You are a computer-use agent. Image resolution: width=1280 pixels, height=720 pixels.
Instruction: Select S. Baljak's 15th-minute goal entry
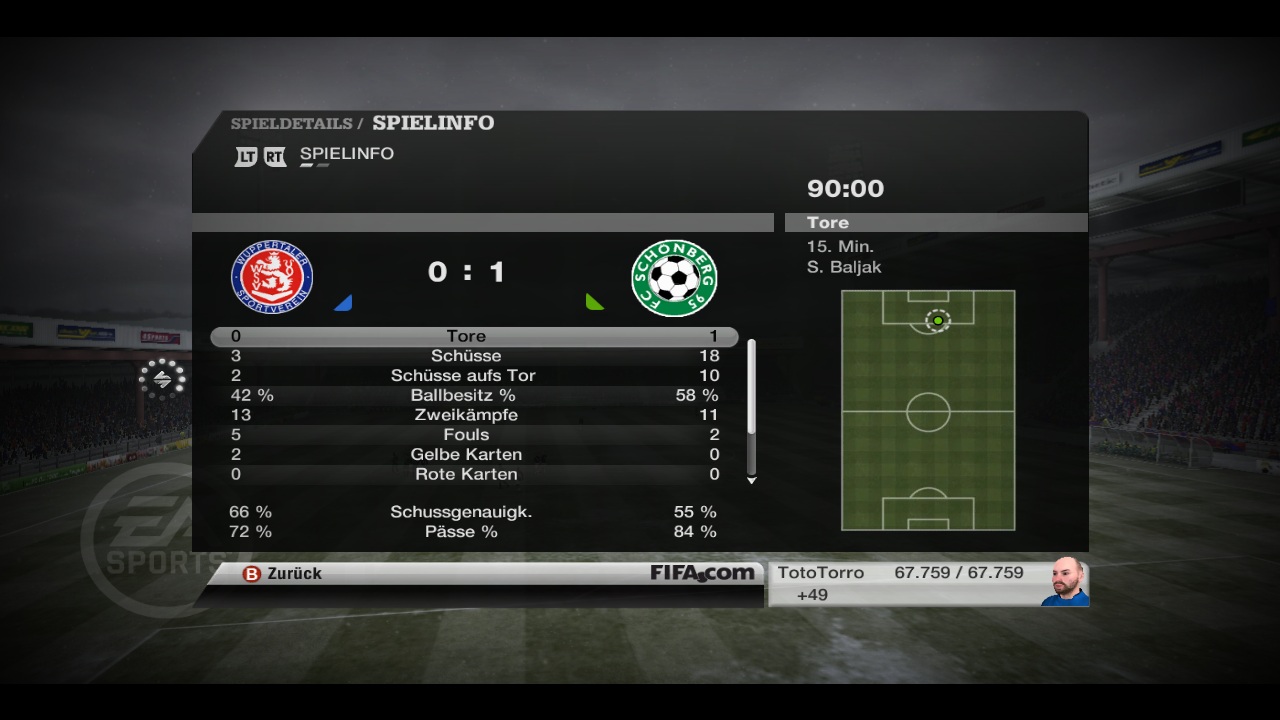(843, 257)
